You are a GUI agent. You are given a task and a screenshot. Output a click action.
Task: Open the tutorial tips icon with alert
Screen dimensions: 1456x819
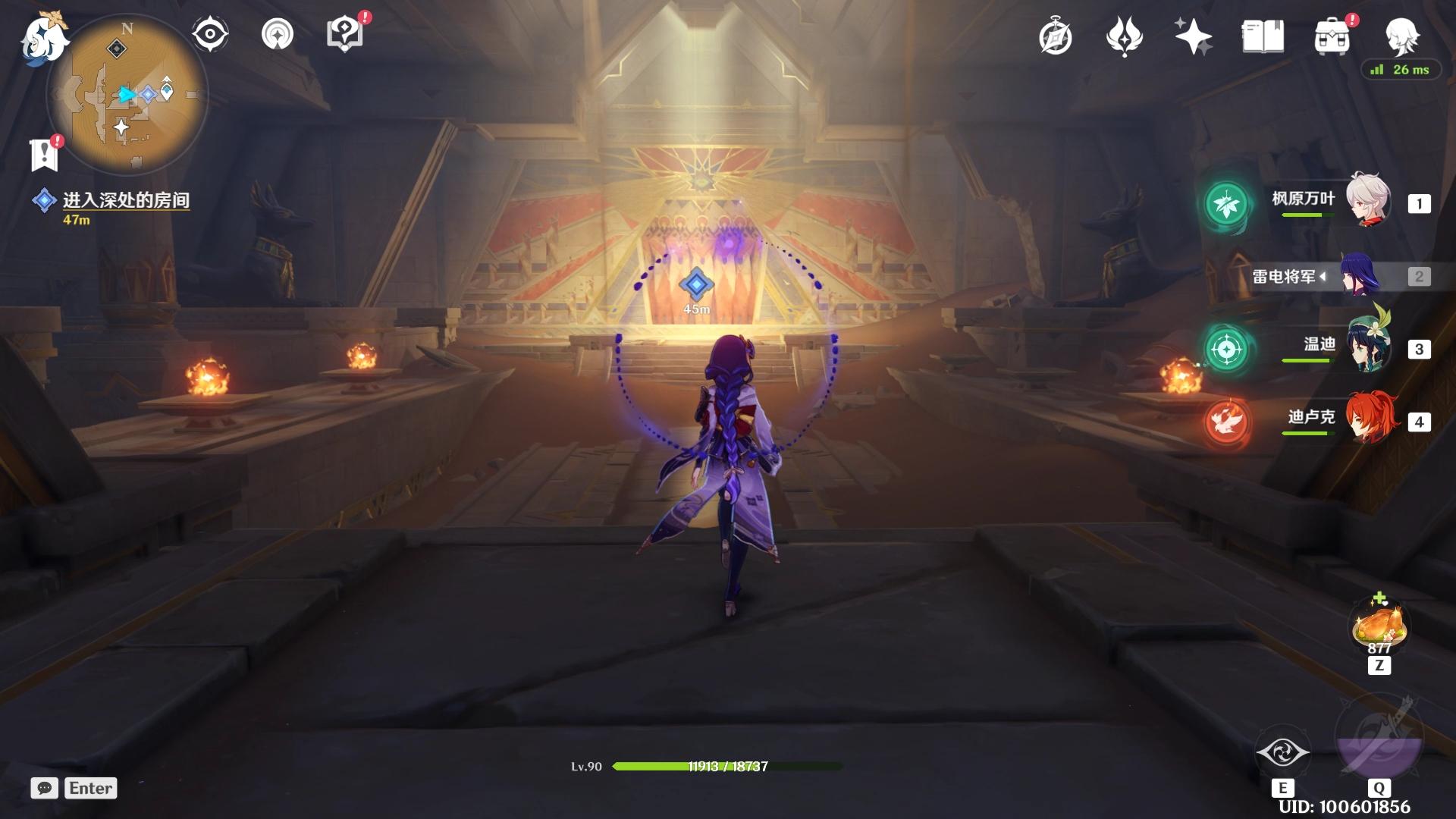coord(345,35)
